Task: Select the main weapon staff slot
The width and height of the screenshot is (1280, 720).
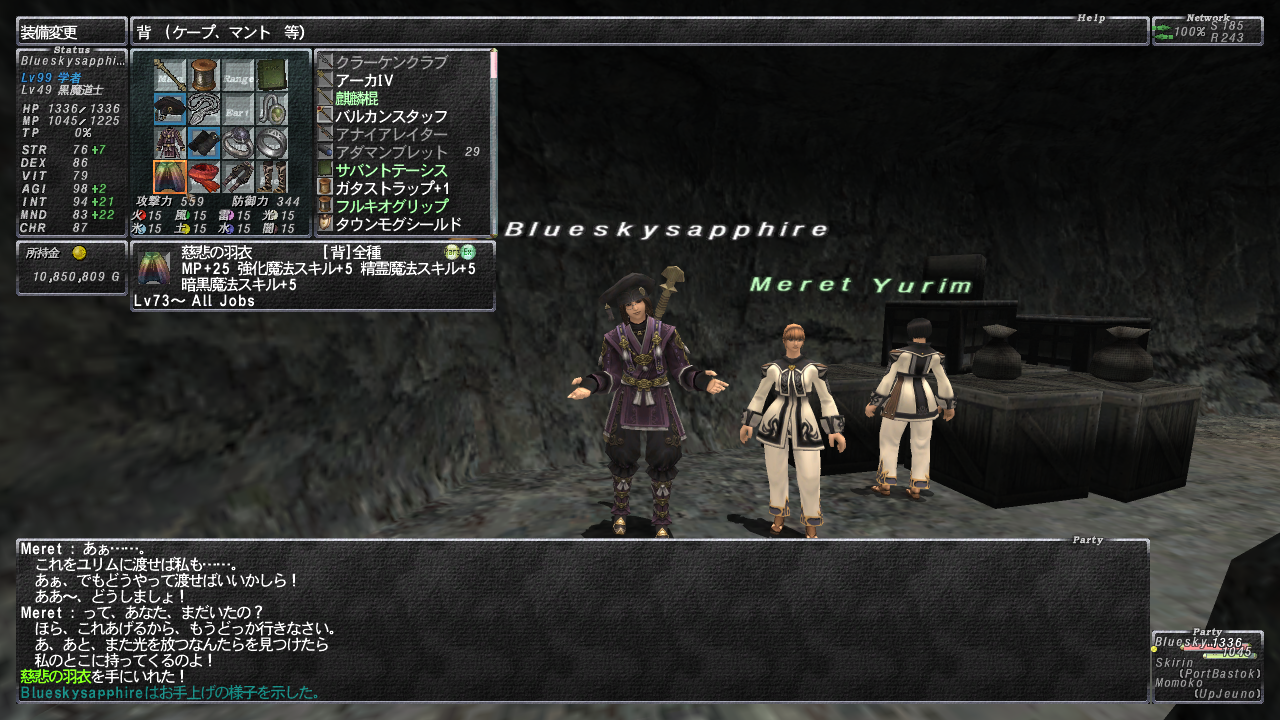Action: (x=170, y=75)
